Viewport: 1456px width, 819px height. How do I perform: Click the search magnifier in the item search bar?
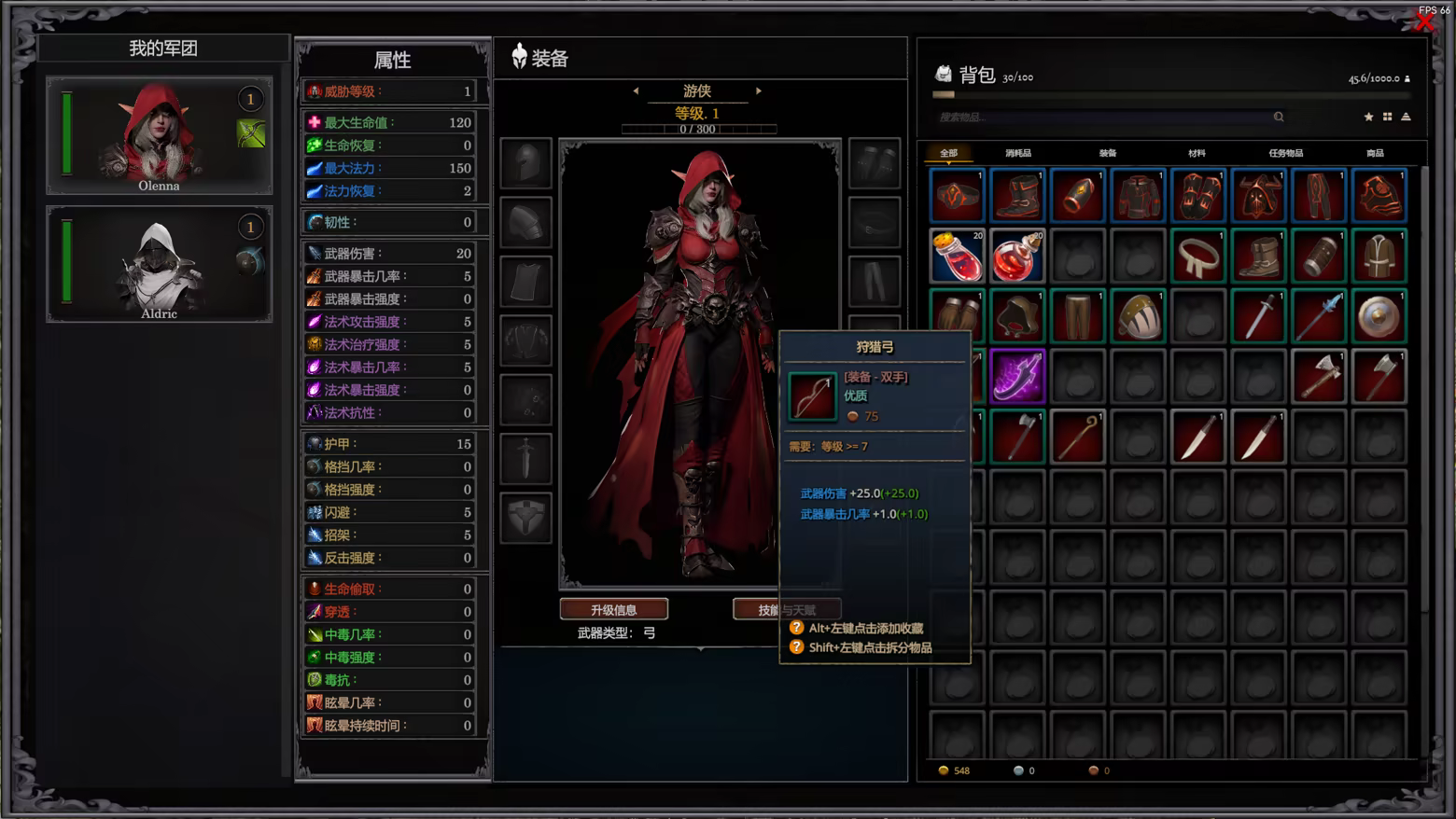(x=1279, y=117)
